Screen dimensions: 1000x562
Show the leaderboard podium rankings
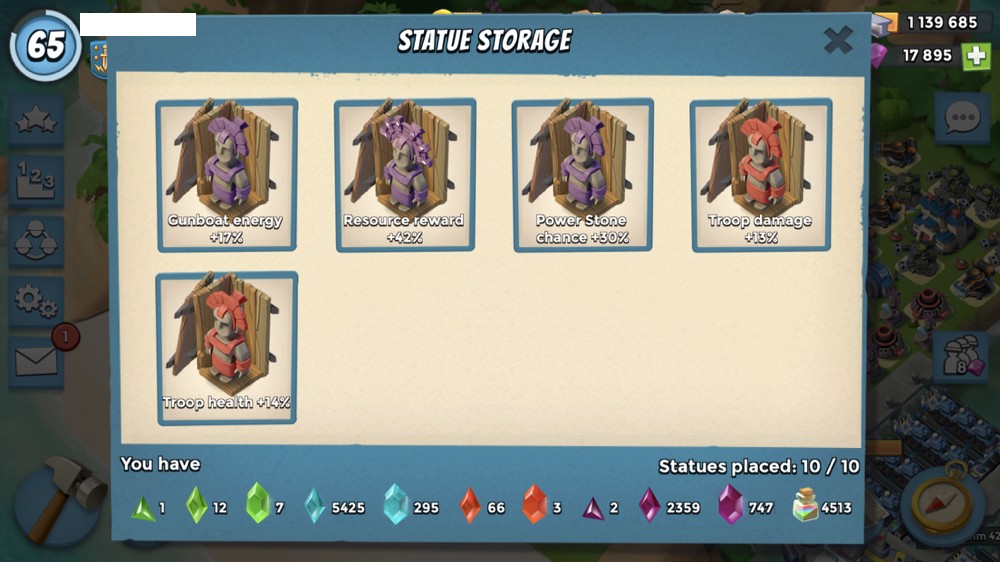click(x=36, y=181)
